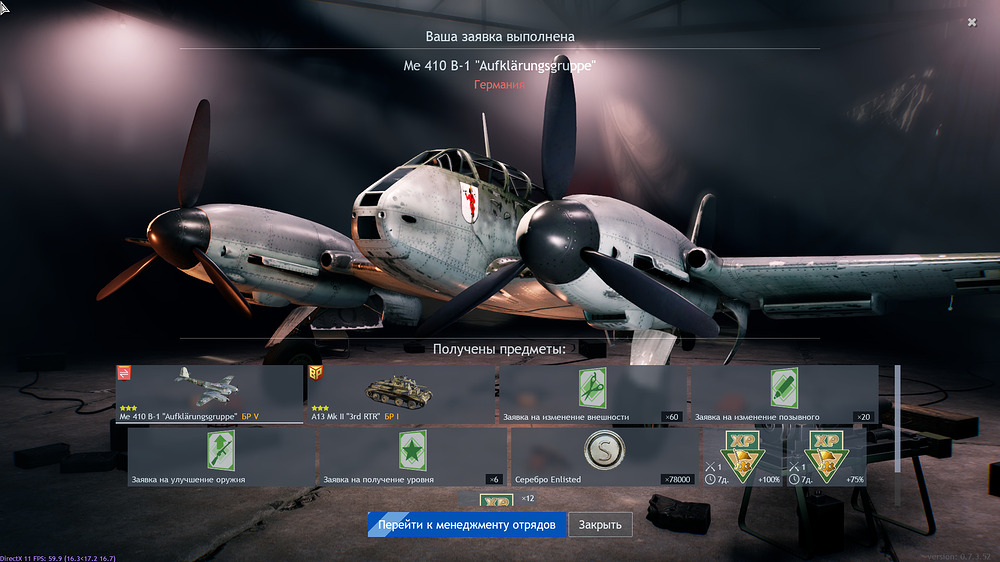Viewport: 1000px width, 562px height.
Task: Select the weapon upgrade order item
Action: [221, 457]
